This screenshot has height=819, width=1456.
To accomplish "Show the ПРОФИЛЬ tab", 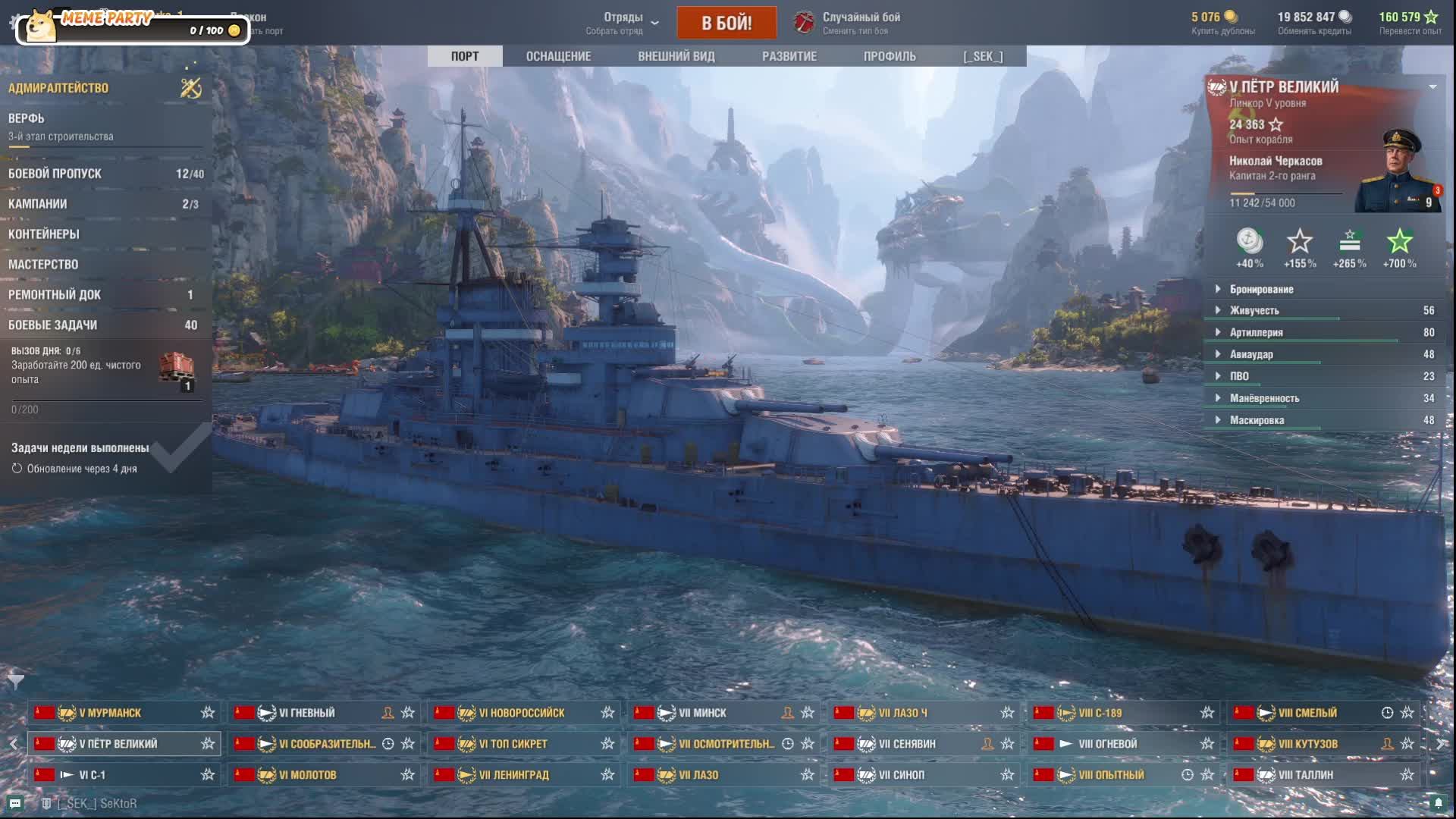I will pos(889,56).
